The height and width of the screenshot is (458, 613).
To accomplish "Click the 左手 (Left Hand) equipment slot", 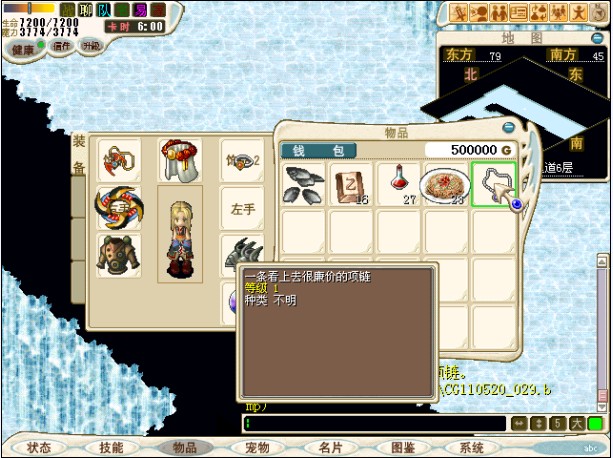I will [x=242, y=208].
